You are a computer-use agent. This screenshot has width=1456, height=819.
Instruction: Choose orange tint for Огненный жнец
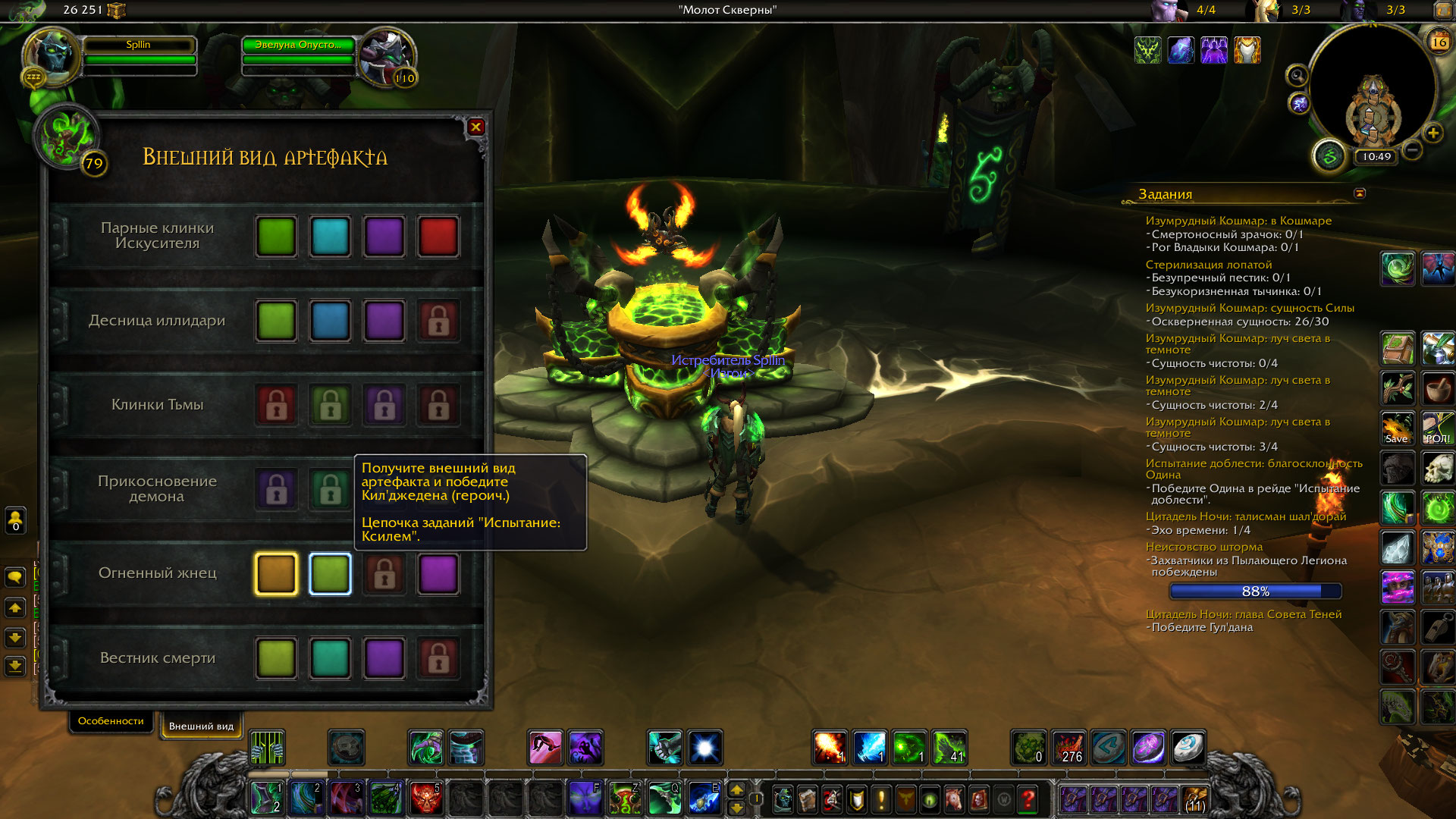(276, 573)
